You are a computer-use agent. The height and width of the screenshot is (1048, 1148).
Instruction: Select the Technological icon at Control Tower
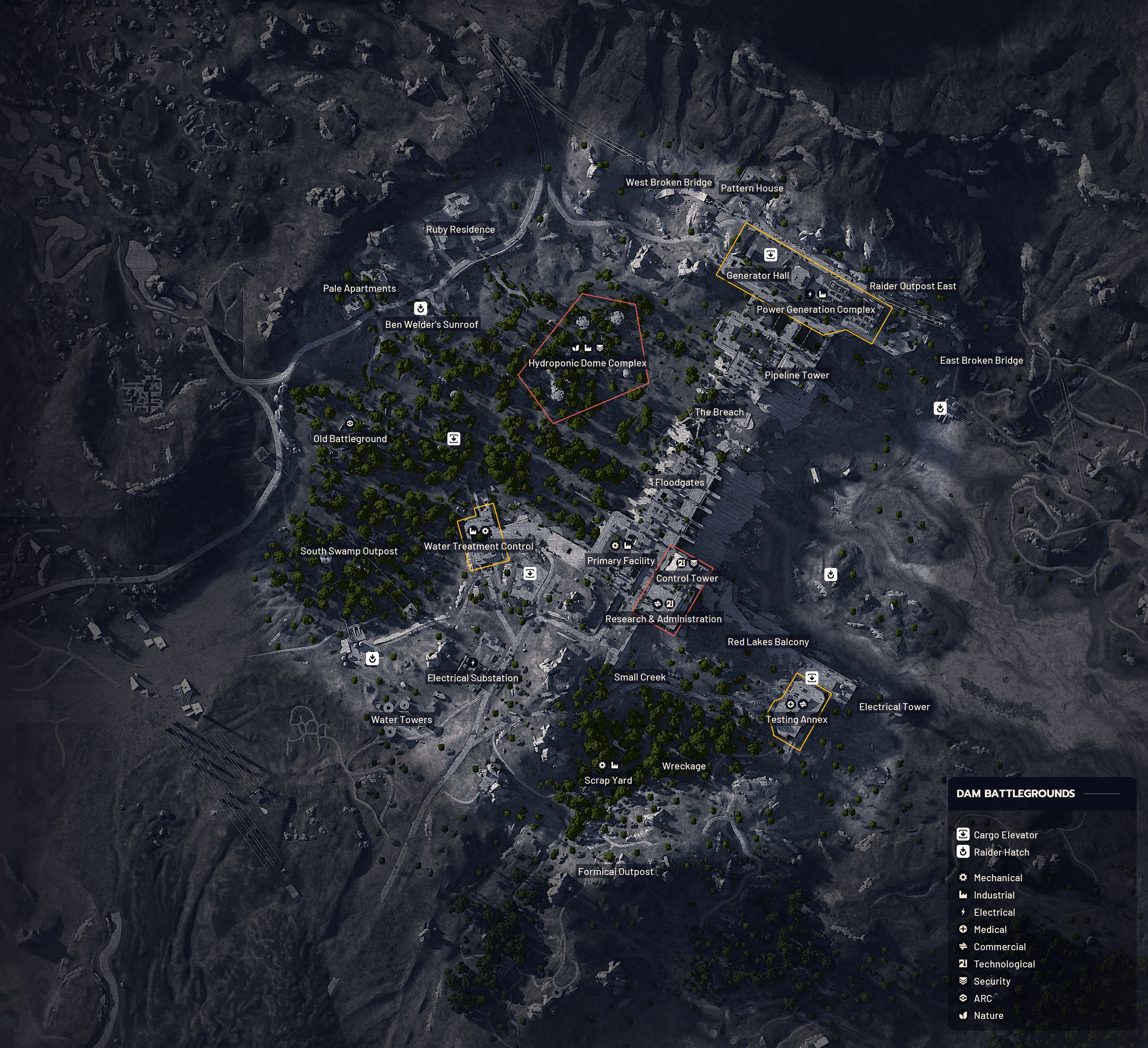point(682,563)
